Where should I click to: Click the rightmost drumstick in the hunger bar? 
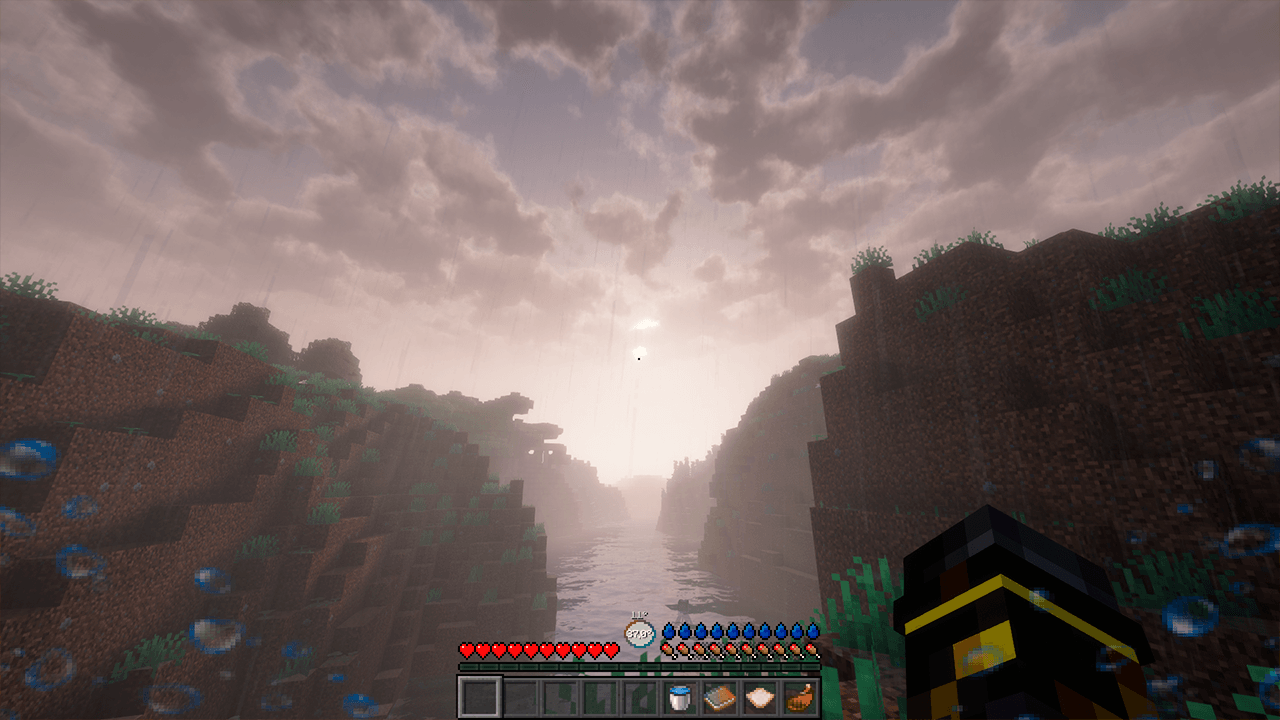click(811, 649)
